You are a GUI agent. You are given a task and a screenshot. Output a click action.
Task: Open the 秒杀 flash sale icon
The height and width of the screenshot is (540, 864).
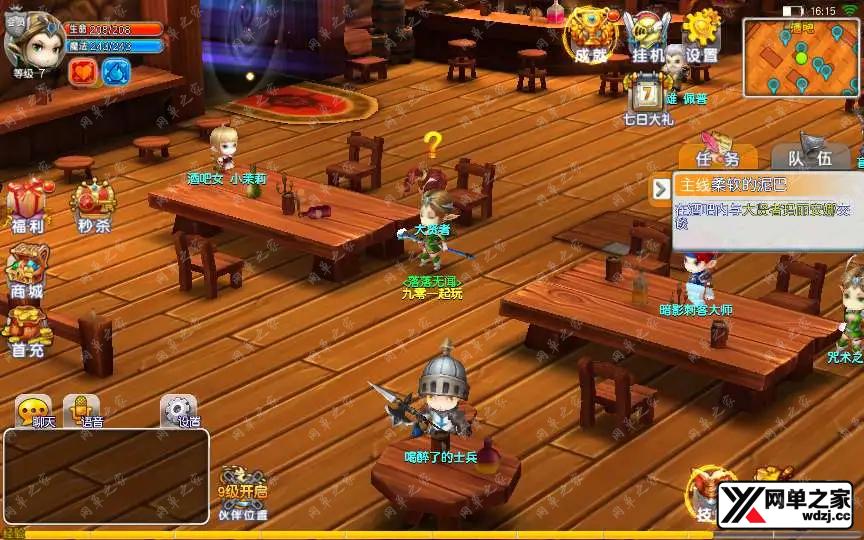[x=93, y=205]
